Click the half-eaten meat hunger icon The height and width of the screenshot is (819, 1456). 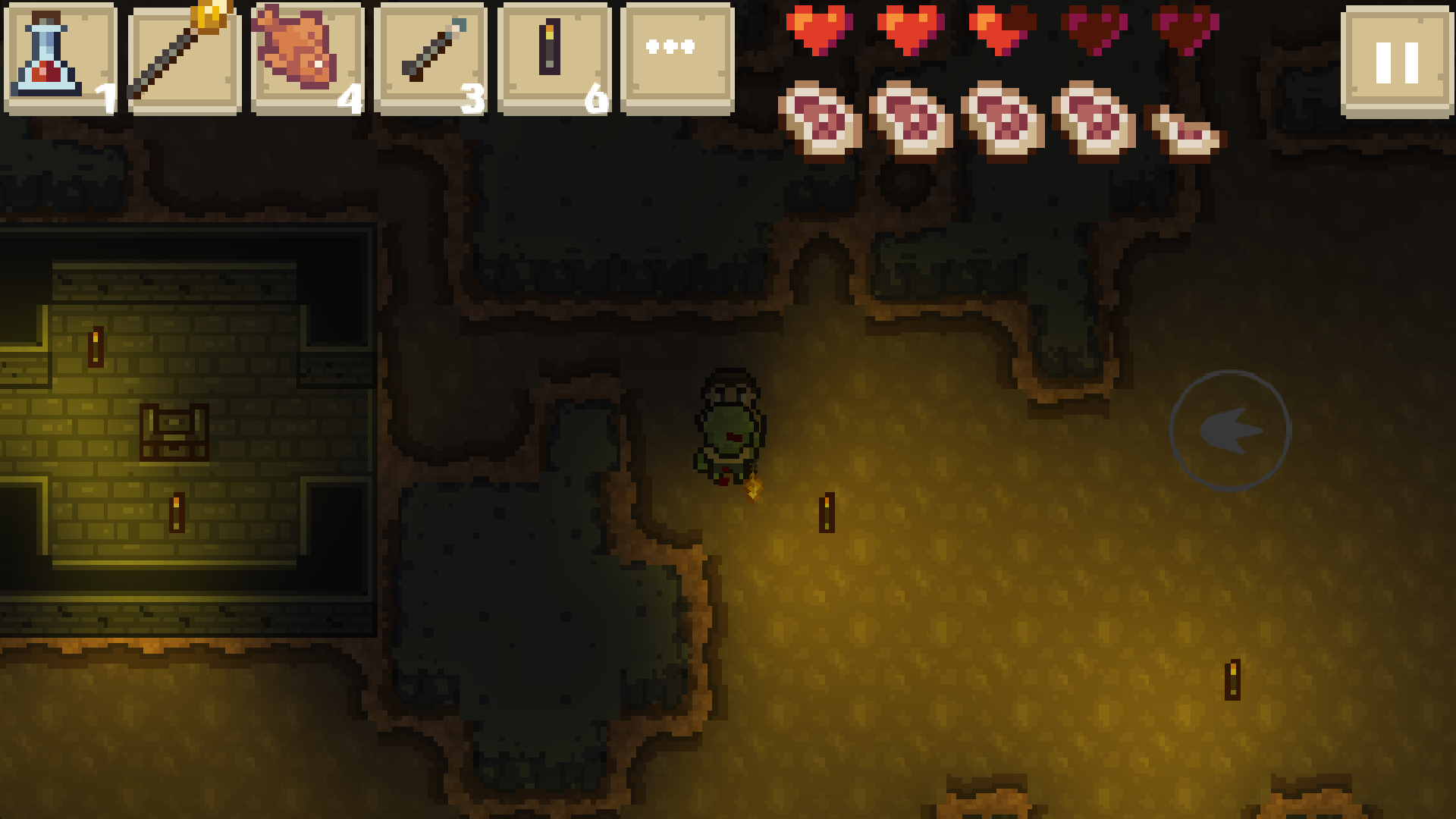pos(1187,133)
